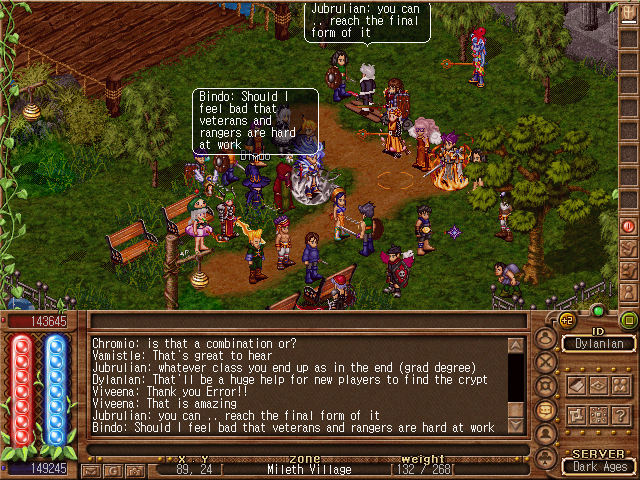Take a screenshot with the camera button

(134, 469)
